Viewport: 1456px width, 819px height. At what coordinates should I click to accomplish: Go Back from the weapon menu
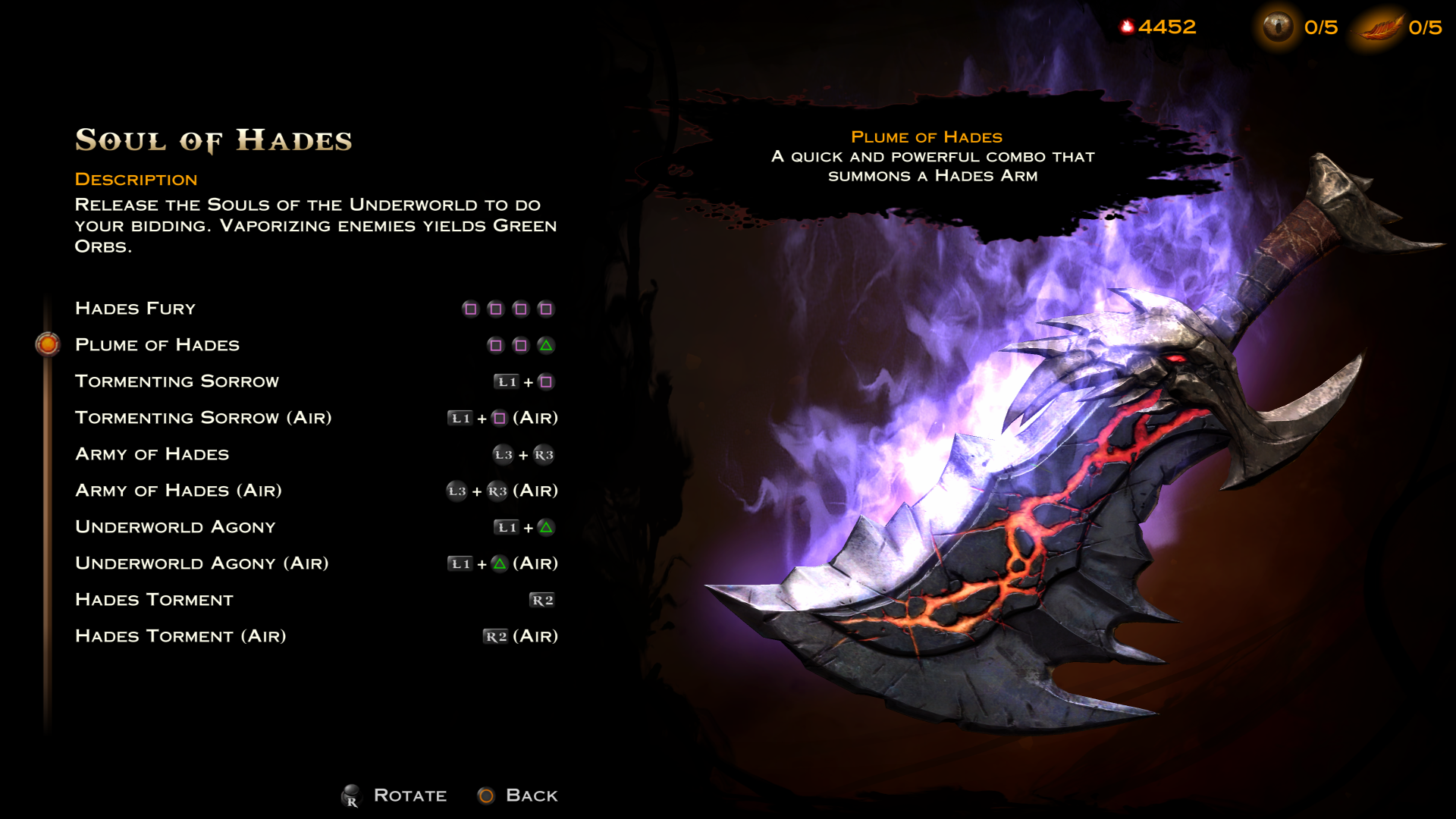click(x=519, y=795)
